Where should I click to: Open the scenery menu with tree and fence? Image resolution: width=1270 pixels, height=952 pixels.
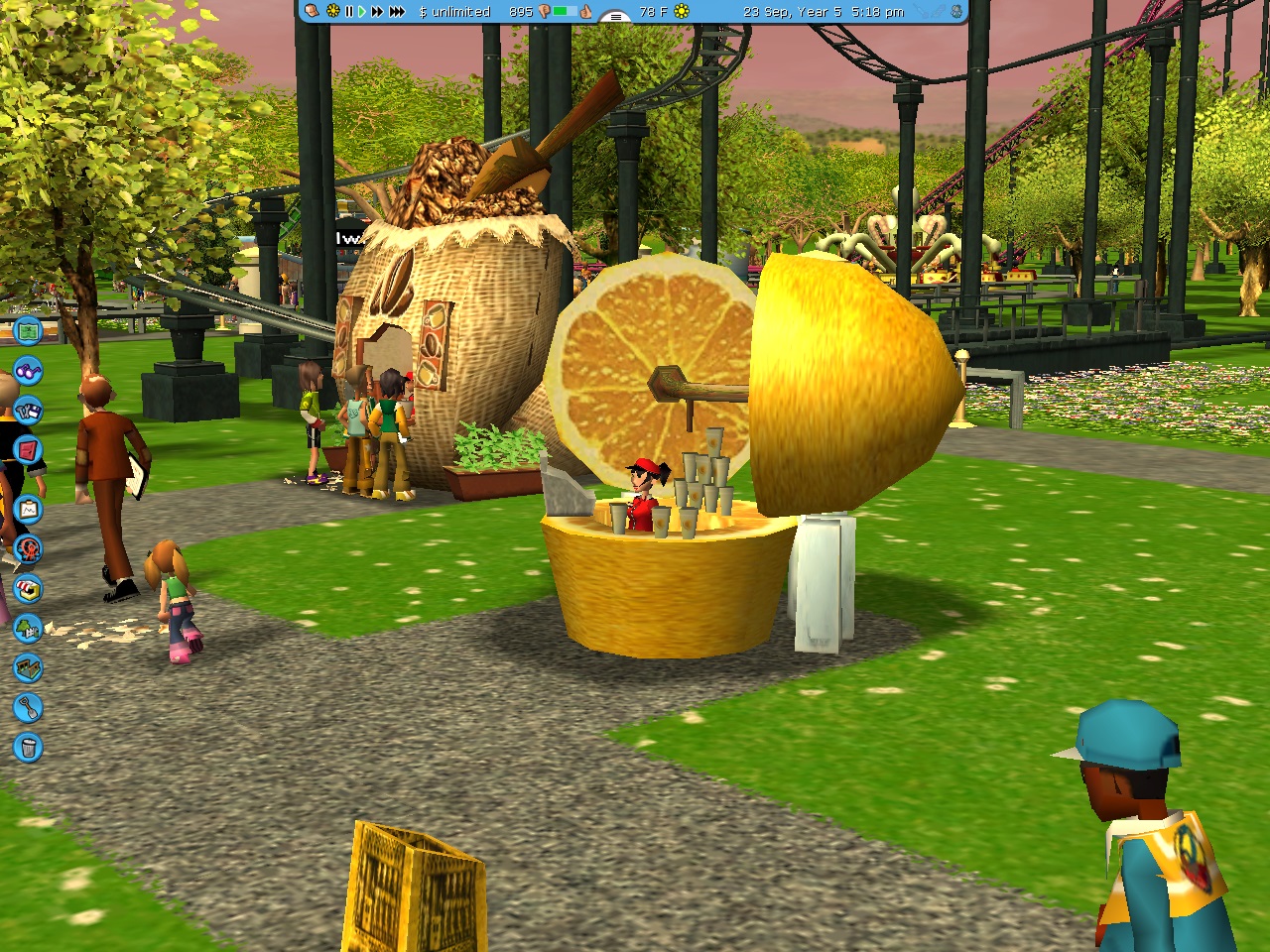coord(28,629)
